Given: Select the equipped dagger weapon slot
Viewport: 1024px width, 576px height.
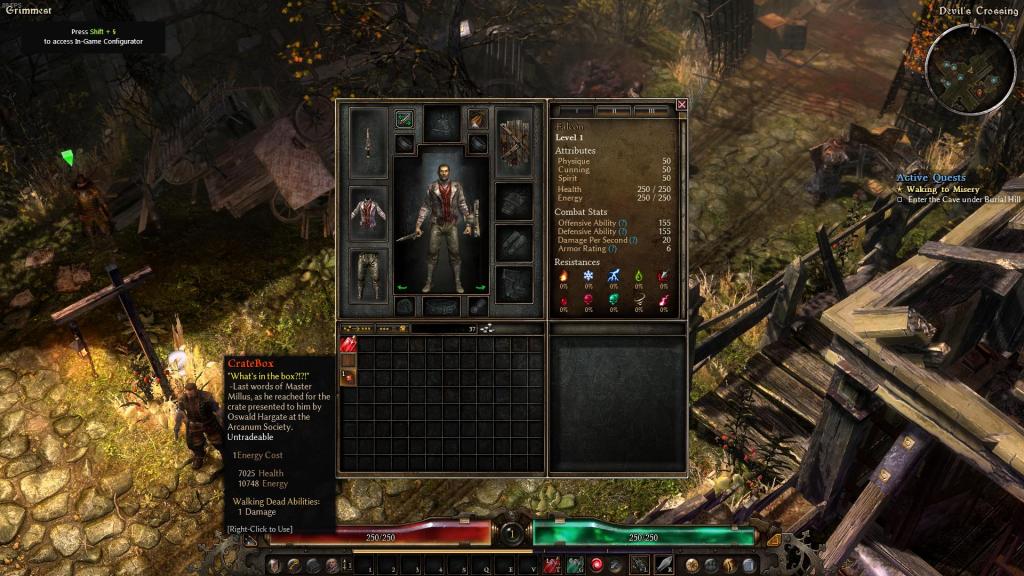Looking at the screenshot, I should [367, 142].
